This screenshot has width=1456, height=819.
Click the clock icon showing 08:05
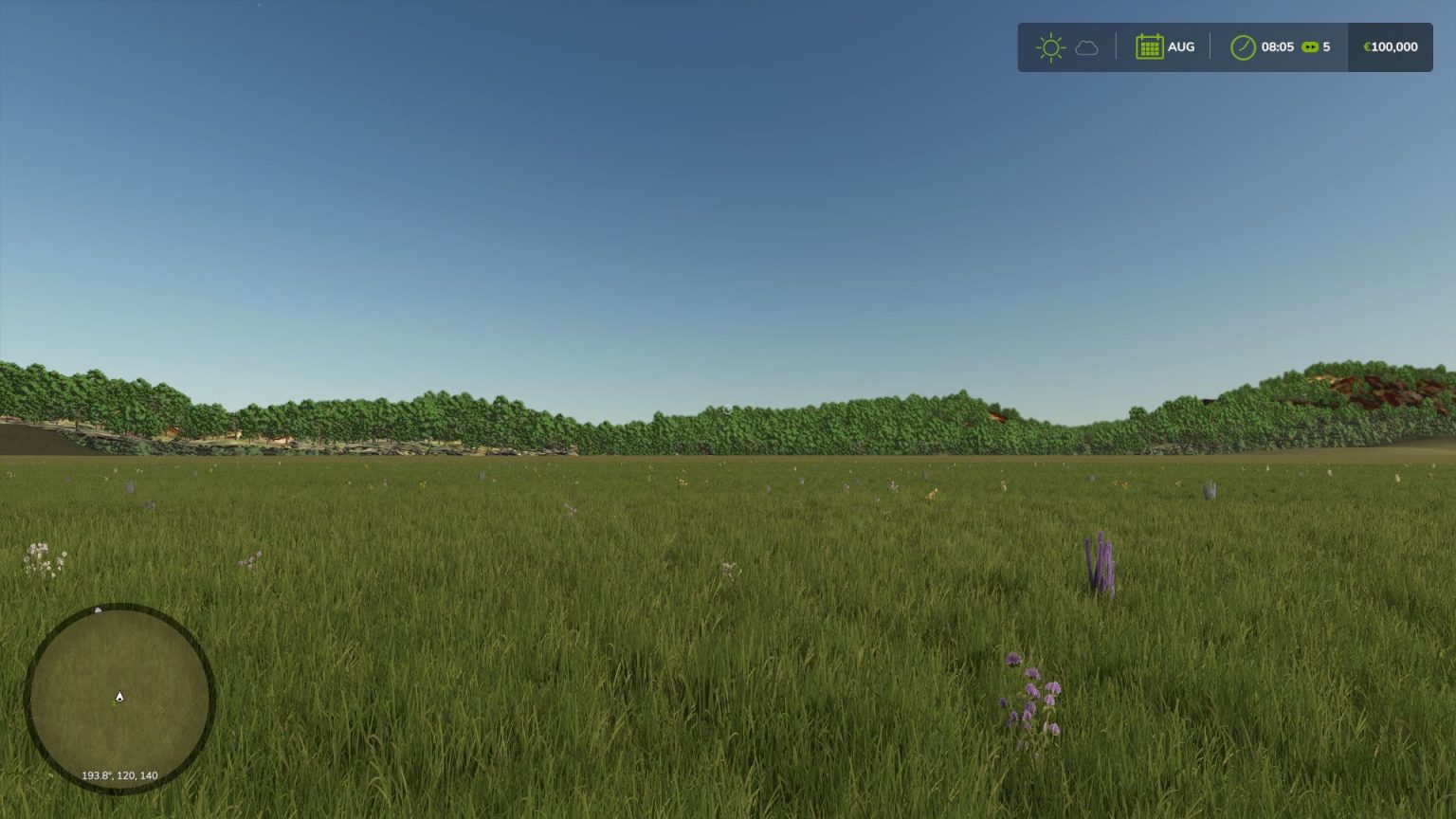click(x=1243, y=45)
